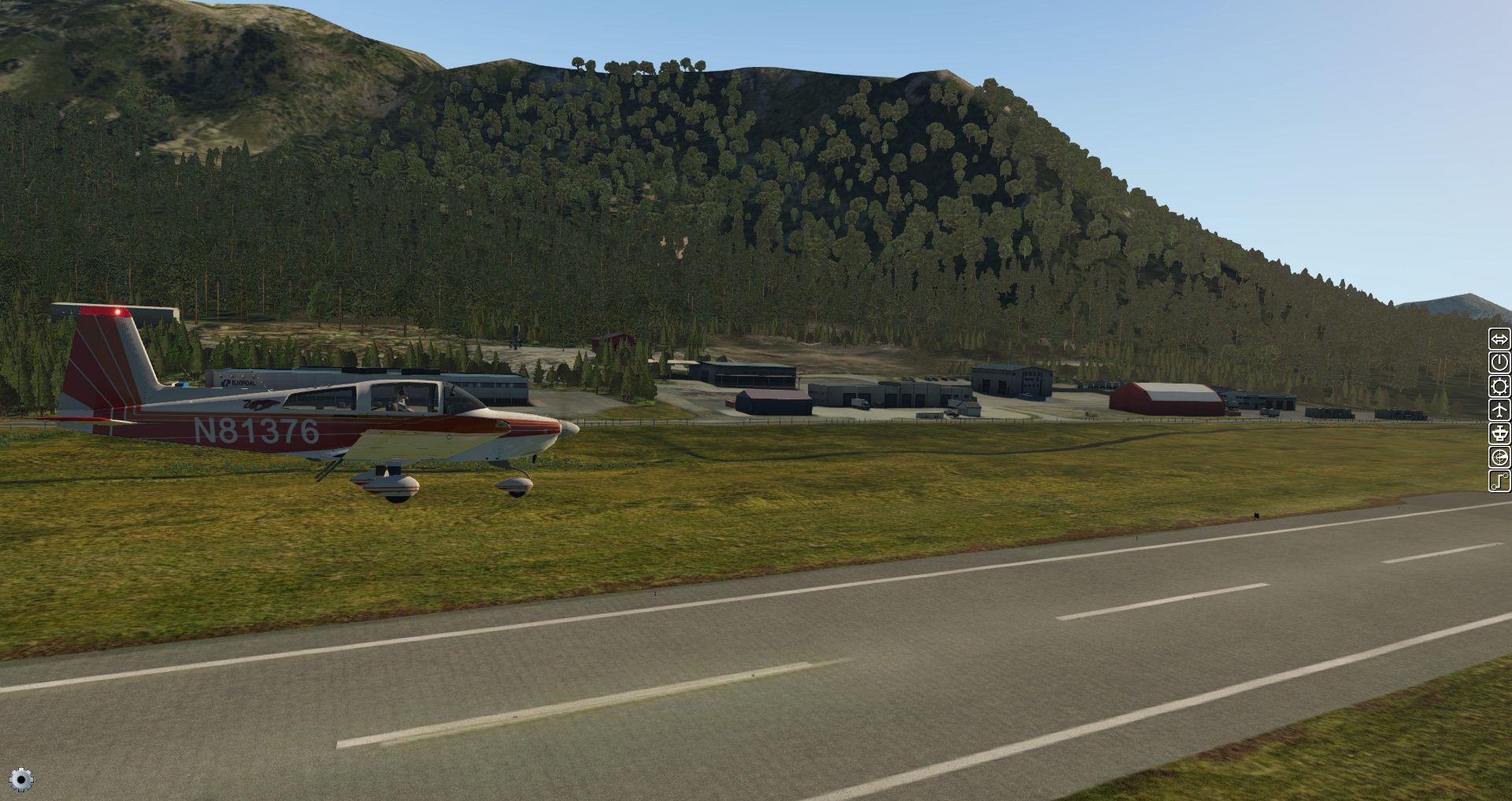The image size is (1512, 801).
Task: Click the power symbol icon
Action: point(1499,363)
